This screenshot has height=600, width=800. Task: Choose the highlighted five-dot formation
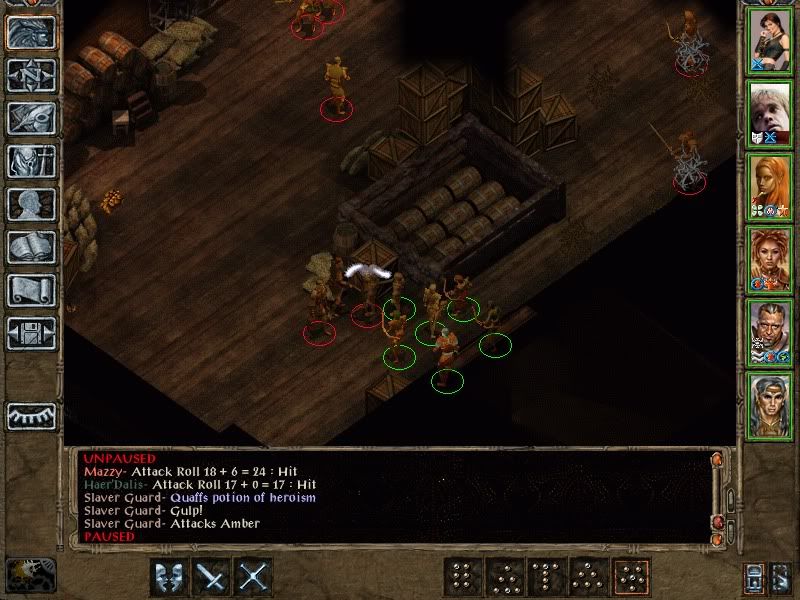(631, 577)
